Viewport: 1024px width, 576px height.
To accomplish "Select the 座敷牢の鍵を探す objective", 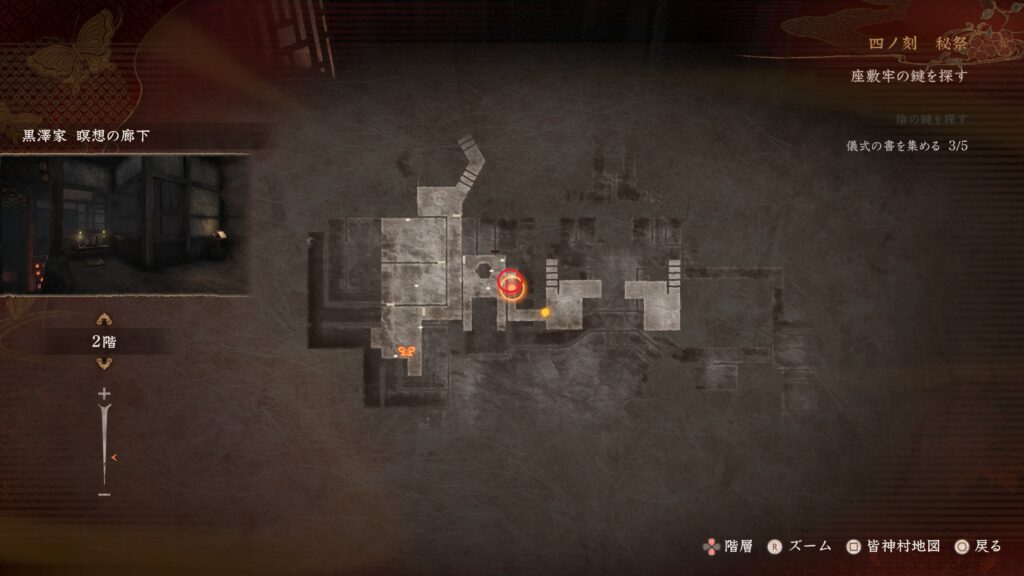I will coord(909,76).
